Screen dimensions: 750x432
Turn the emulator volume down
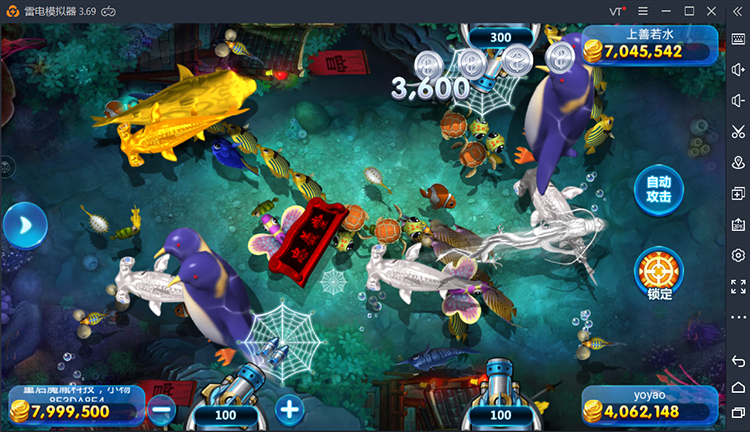tap(738, 100)
